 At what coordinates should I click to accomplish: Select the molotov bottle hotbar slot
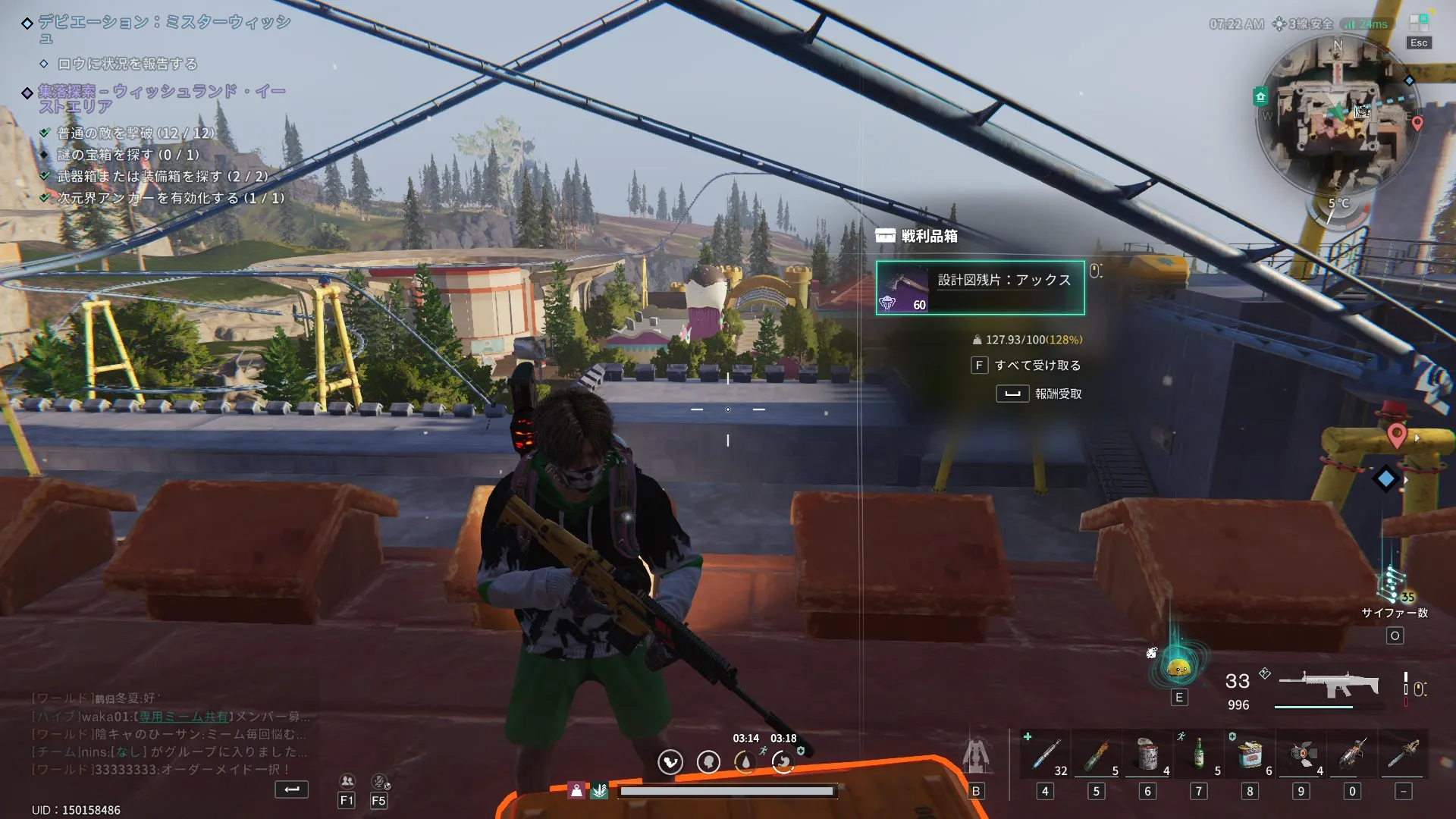[1096, 755]
